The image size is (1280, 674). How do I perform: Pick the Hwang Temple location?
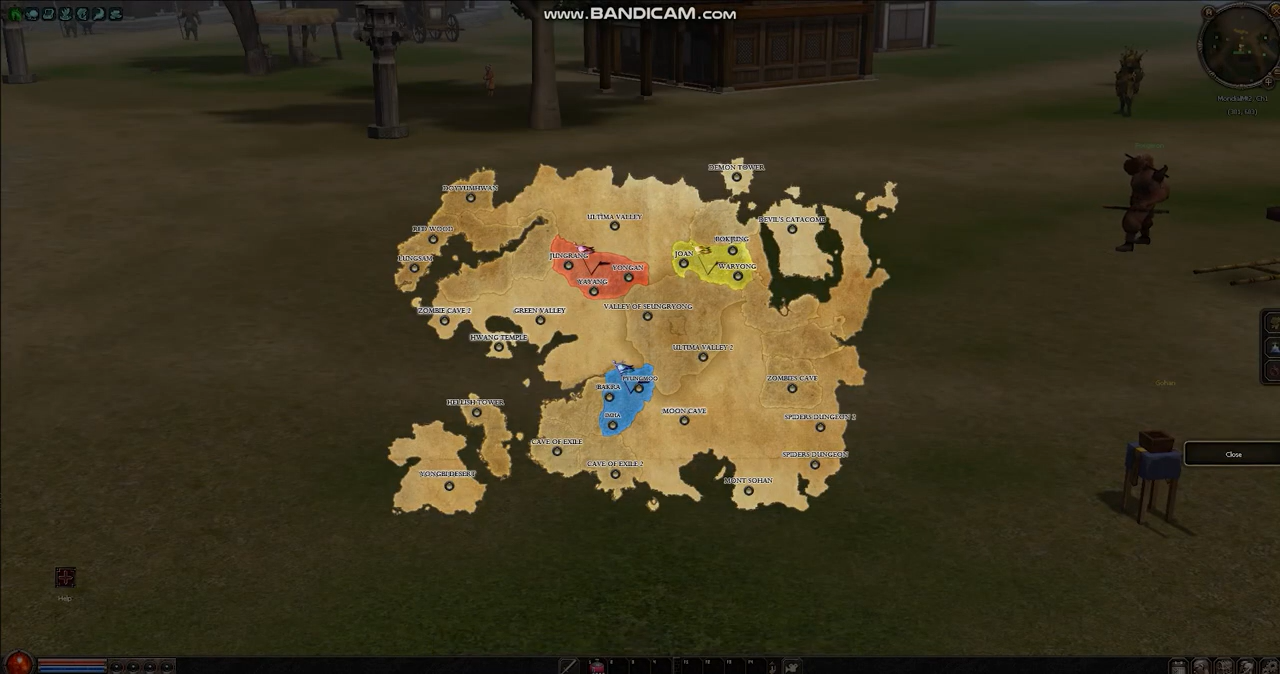(x=499, y=347)
